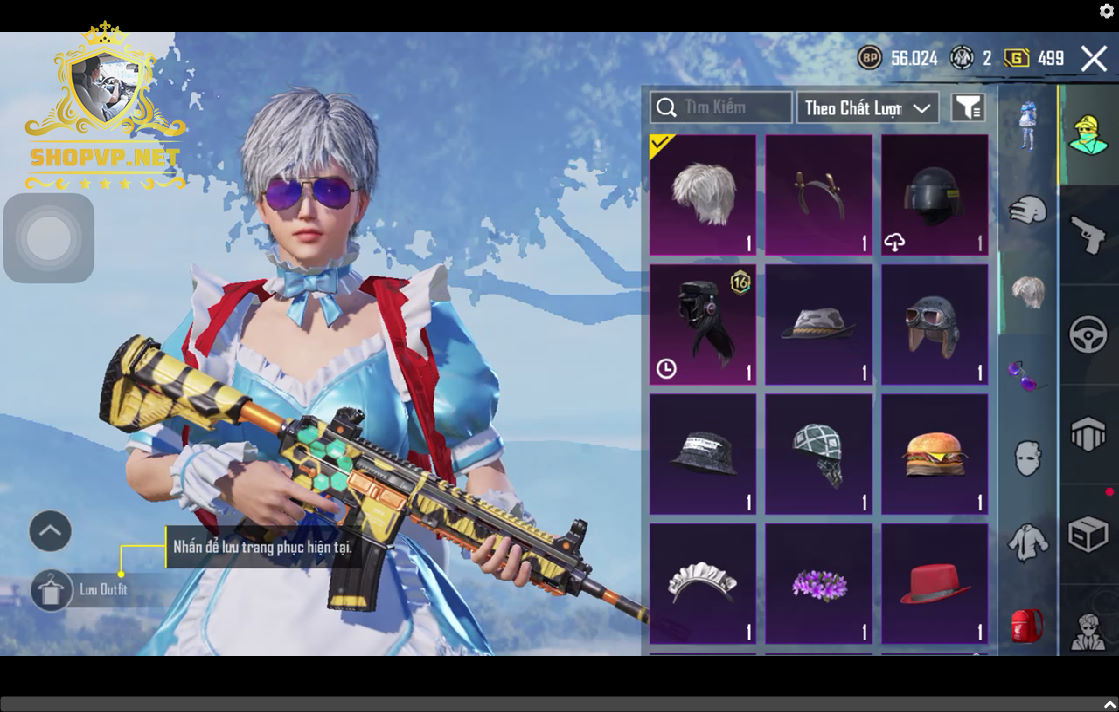Switch to the face mask subcategory
1119x712 pixels.
pyautogui.click(x=1027, y=459)
